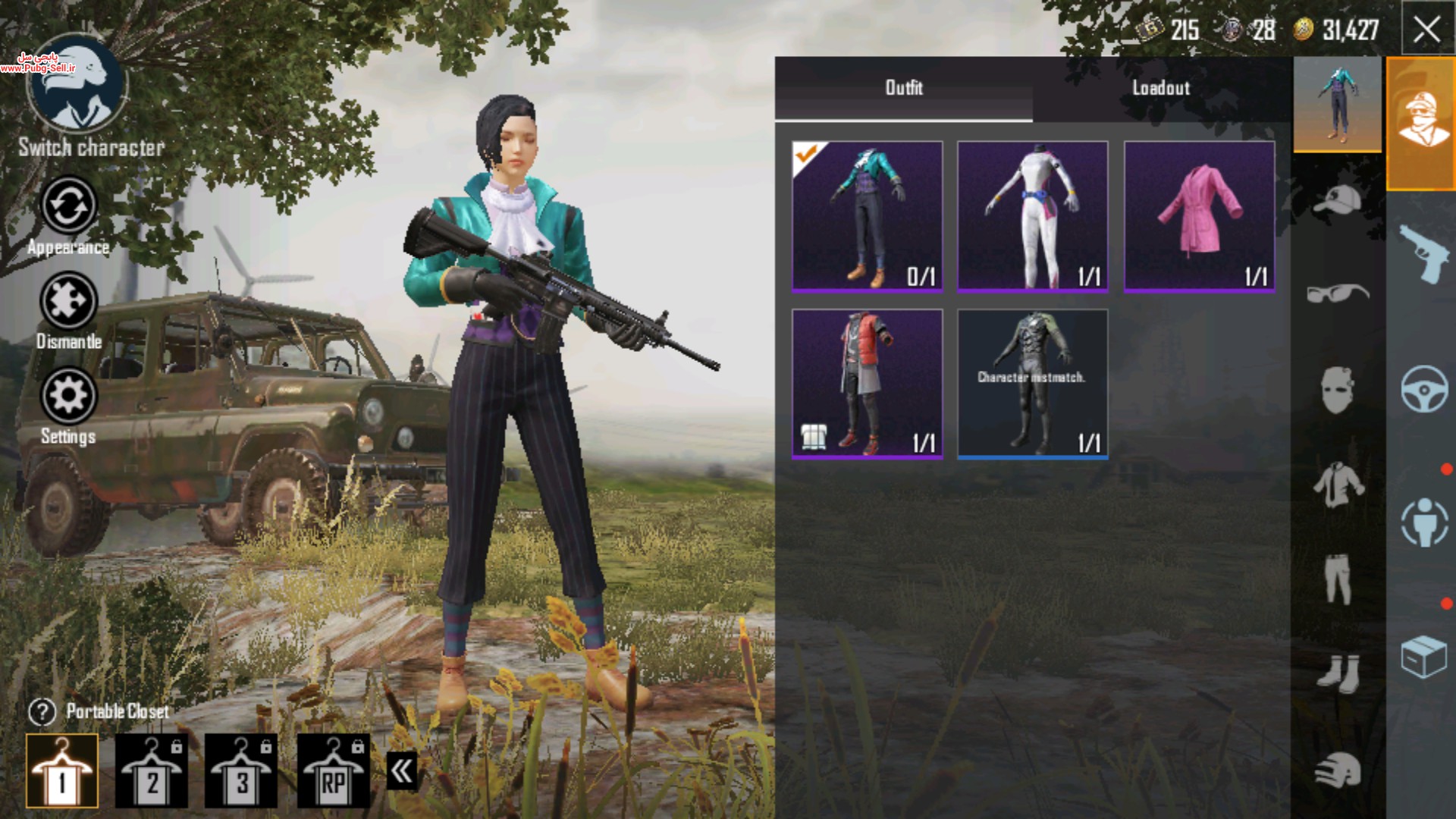Switch to the pistol weapons section

pyautogui.click(x=1423, y=254)
